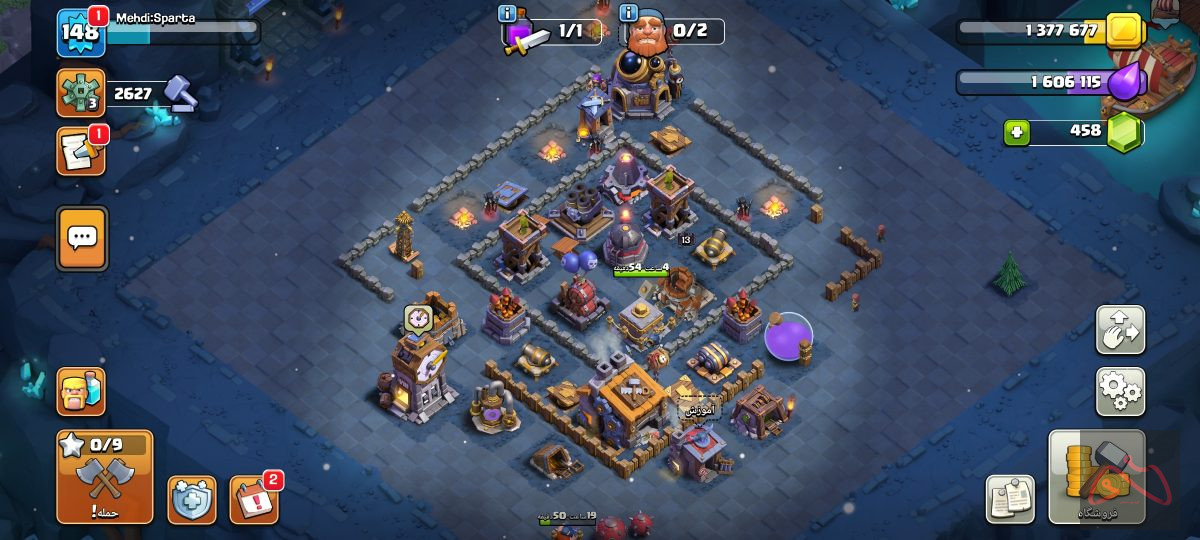Image resolution: width=1200 pixels, height=540 pixels.
Task: Open the player profile via level 148 badge
Action: coord(80,32)
